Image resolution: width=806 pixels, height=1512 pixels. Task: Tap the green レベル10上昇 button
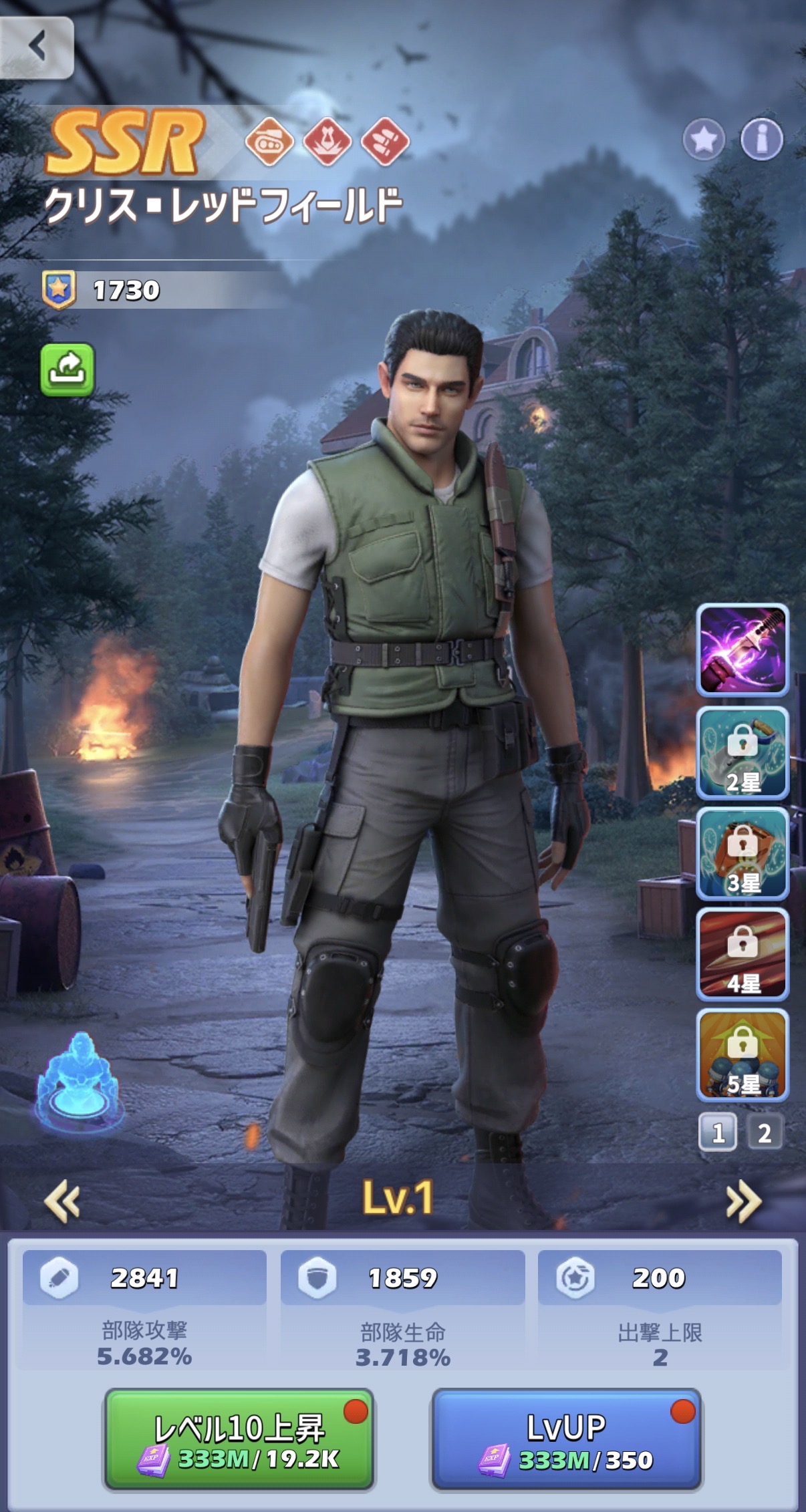pos(239,1439)
